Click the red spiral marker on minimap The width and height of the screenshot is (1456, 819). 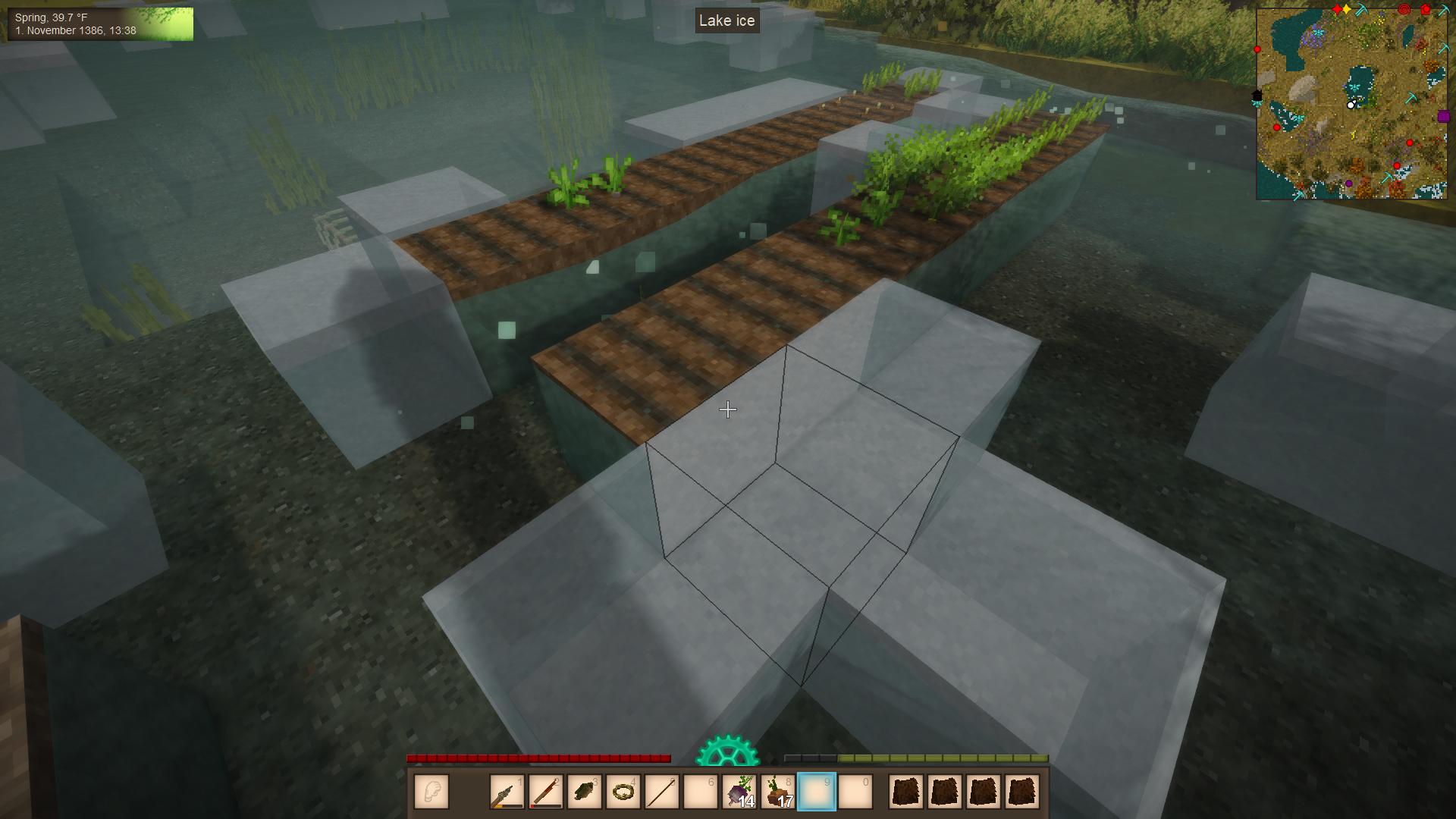coord(1404,10)
